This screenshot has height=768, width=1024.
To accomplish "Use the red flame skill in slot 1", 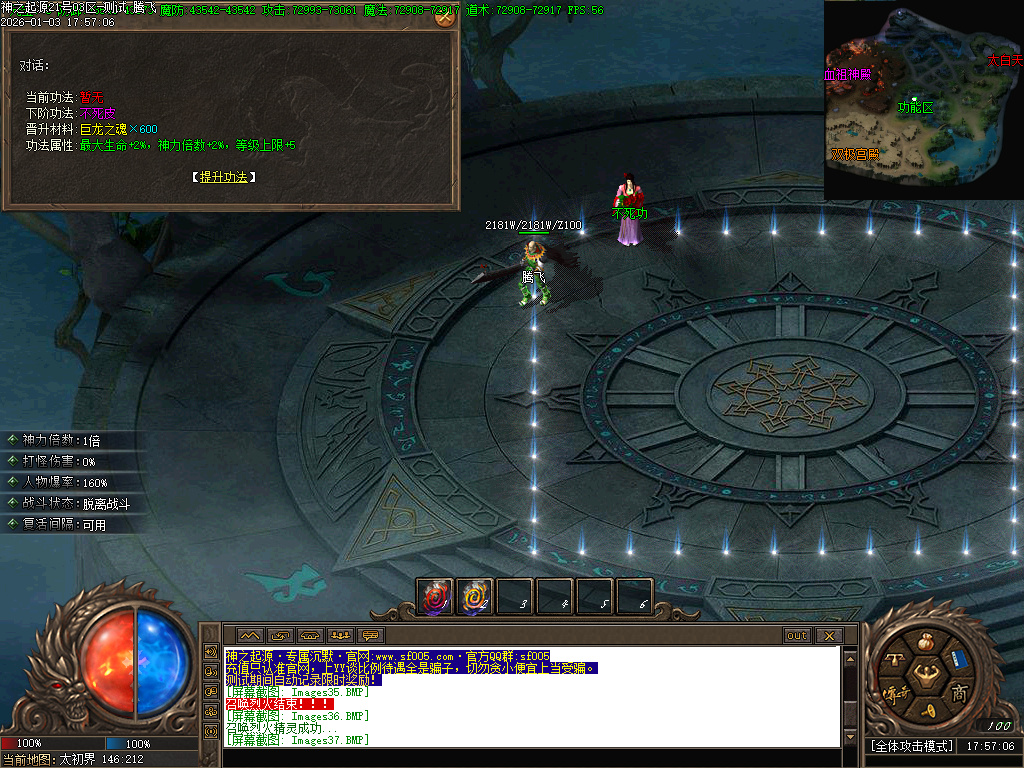I will pyautogui.click(x=435, y=597).
